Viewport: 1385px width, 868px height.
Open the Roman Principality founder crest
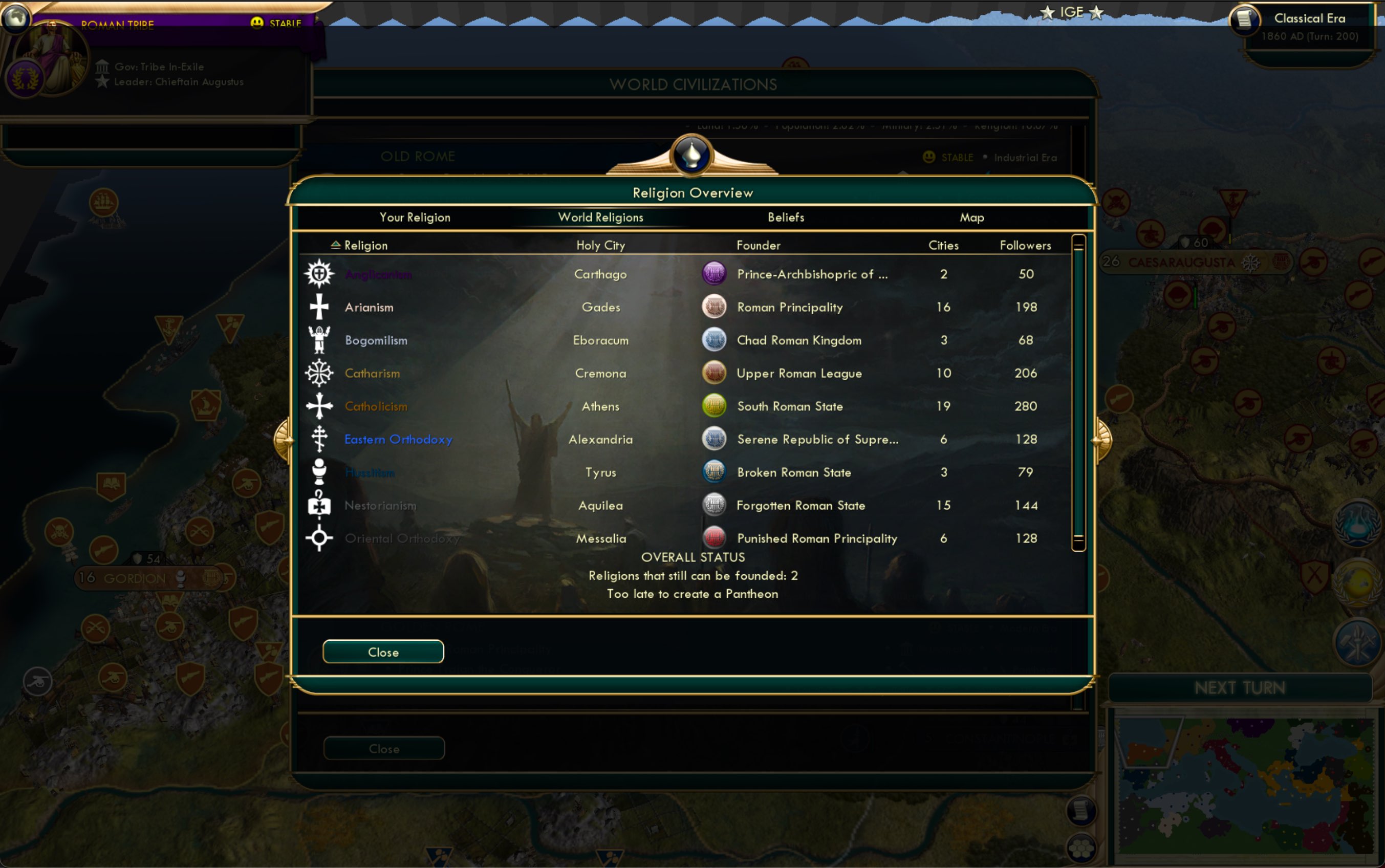(713, 307)
